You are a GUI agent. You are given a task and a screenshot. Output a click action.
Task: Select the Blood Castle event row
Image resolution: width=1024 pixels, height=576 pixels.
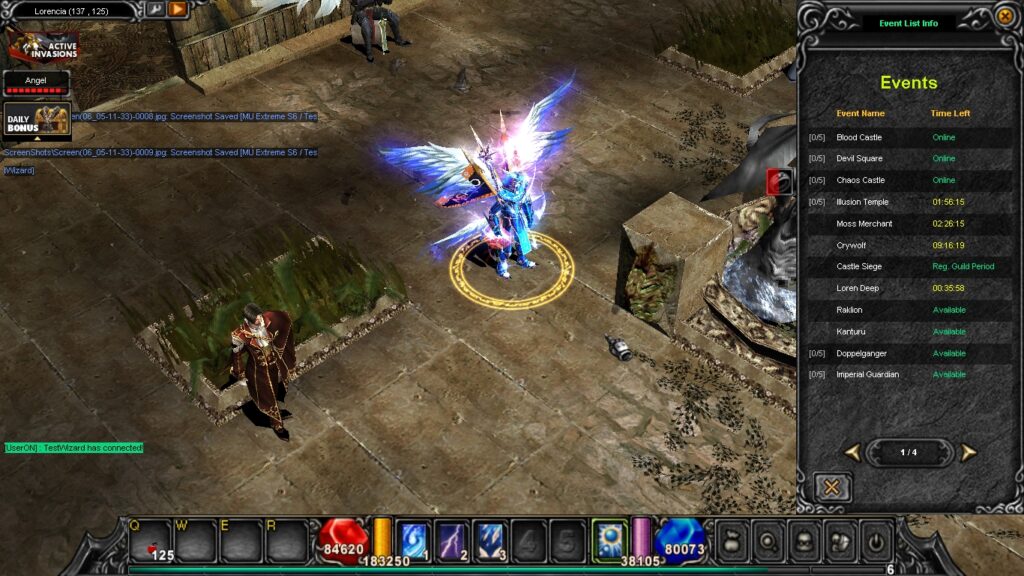859,137
